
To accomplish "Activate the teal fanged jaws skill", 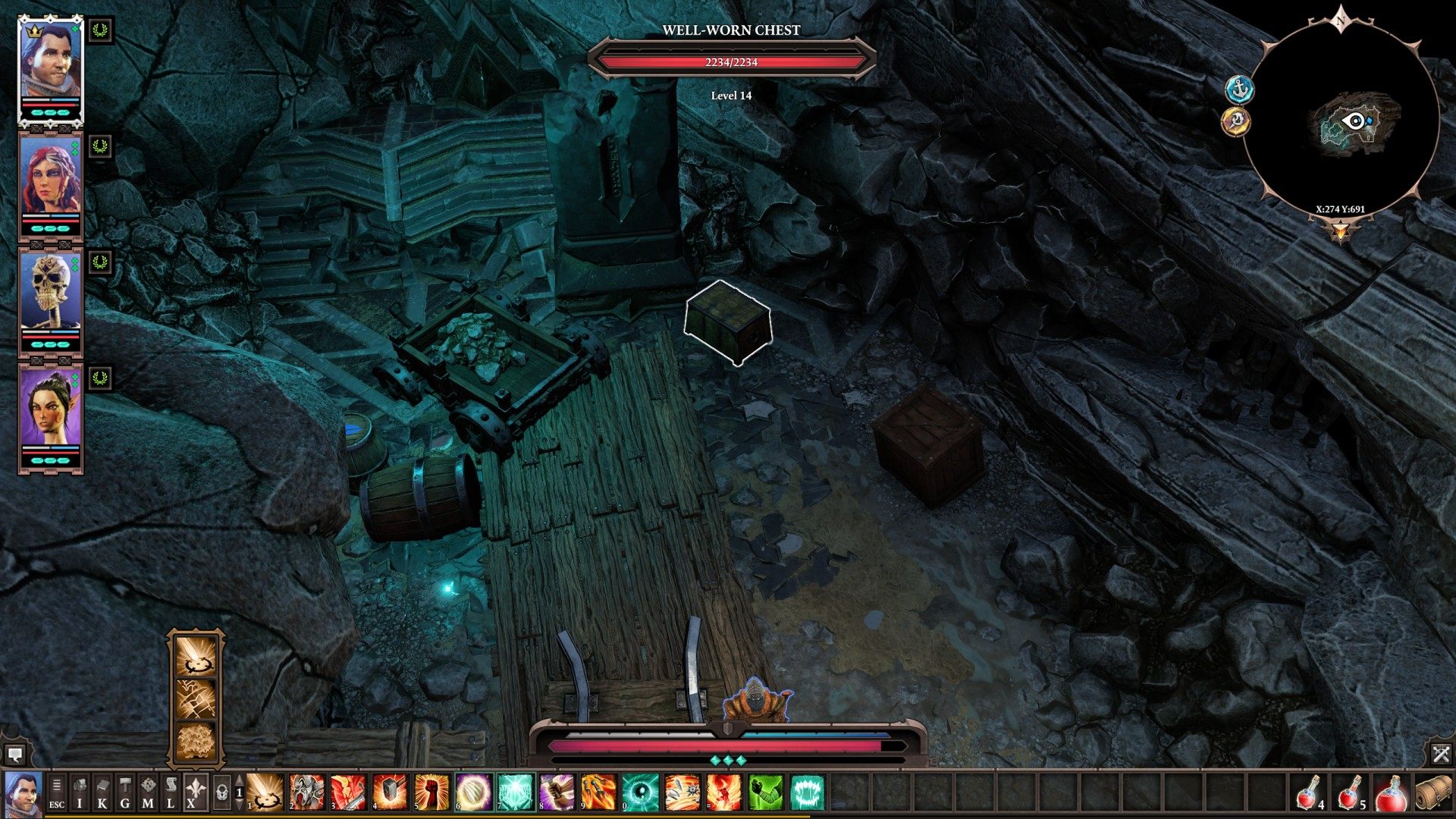I will click(x=807, y=792).
